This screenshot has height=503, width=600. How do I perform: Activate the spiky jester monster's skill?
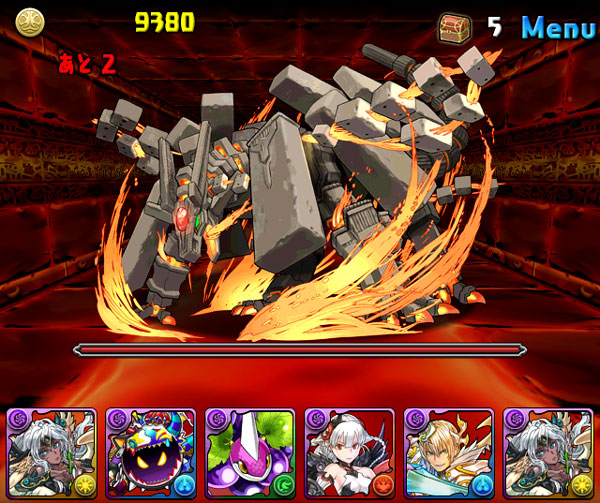click(151, 454)
